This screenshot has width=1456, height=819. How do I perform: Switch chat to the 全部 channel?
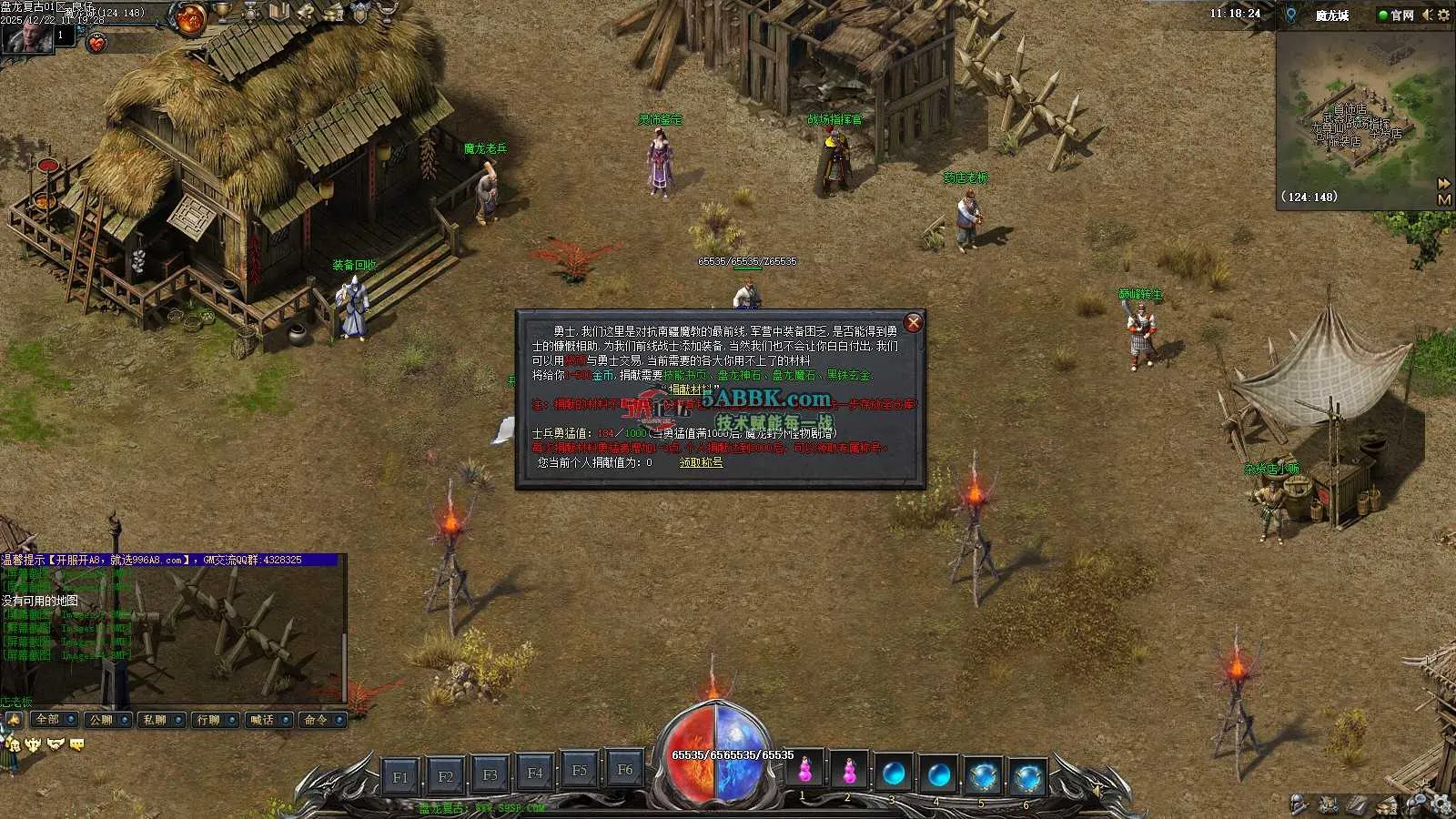[47, 720]
